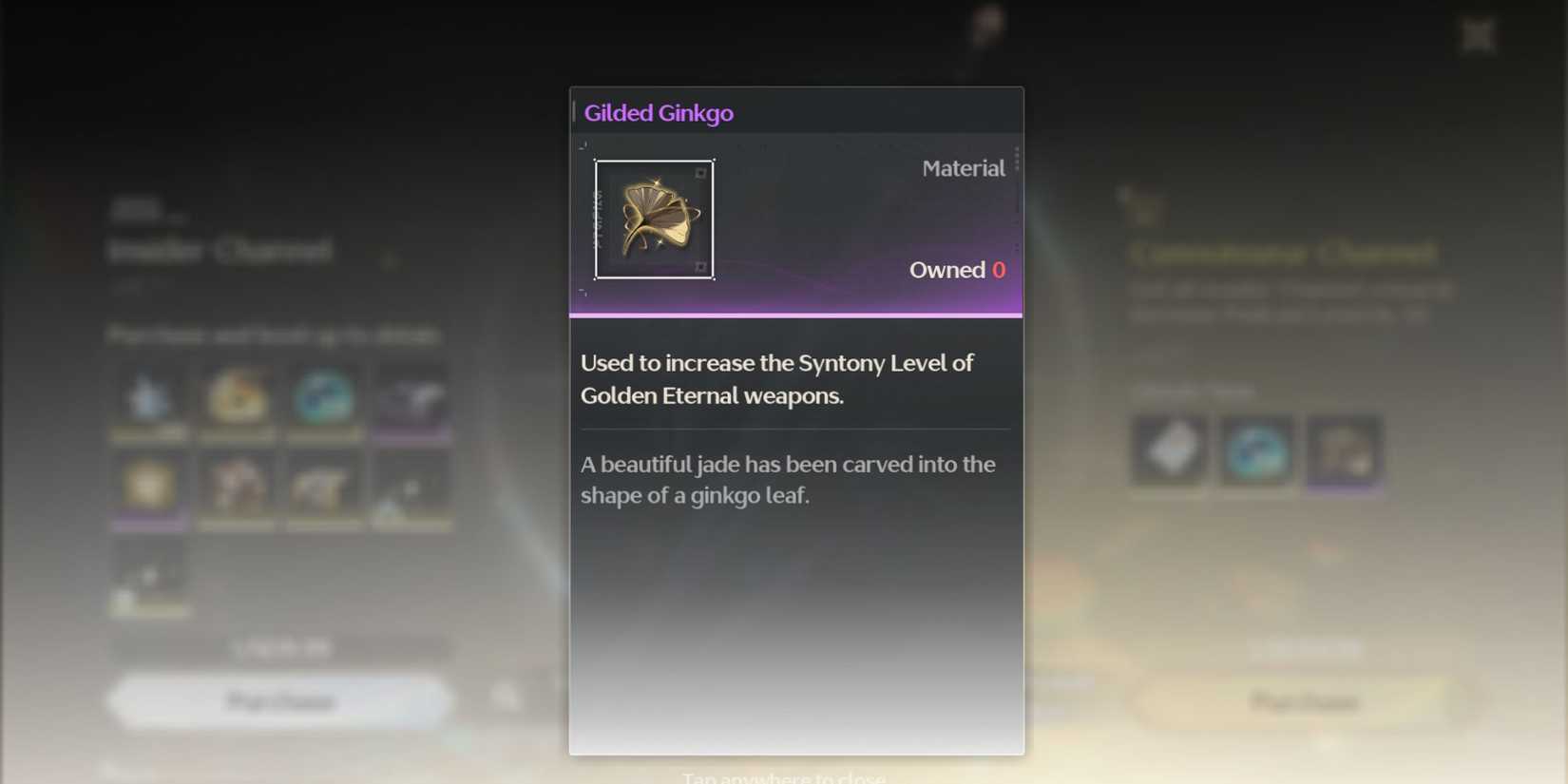Screen dimensions: 1568x784
Task: Switch to the Connoisseur Channel tab
Action: (x=1281, y=253)
